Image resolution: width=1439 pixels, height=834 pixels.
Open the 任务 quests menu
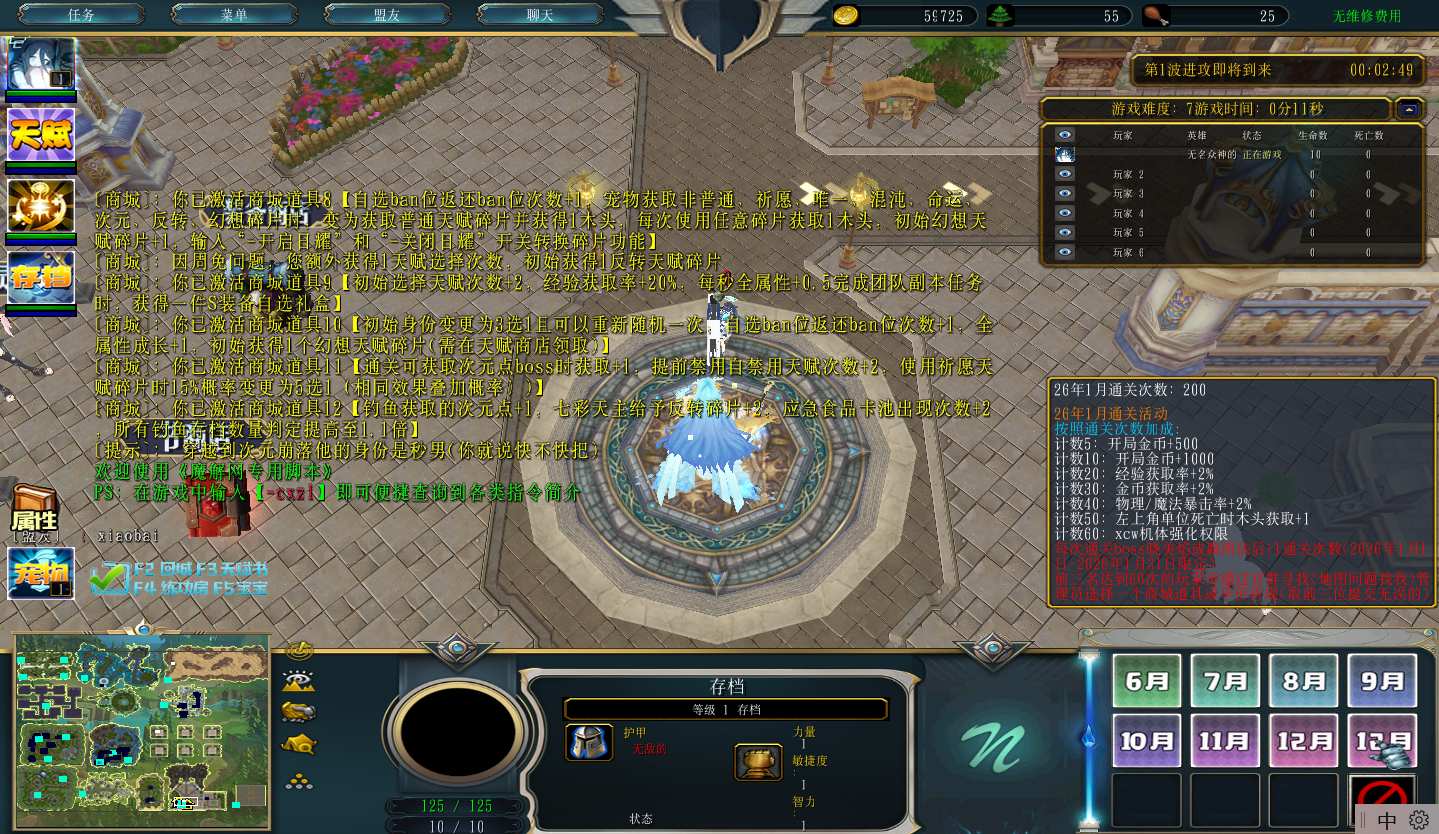tap(81, 15)
